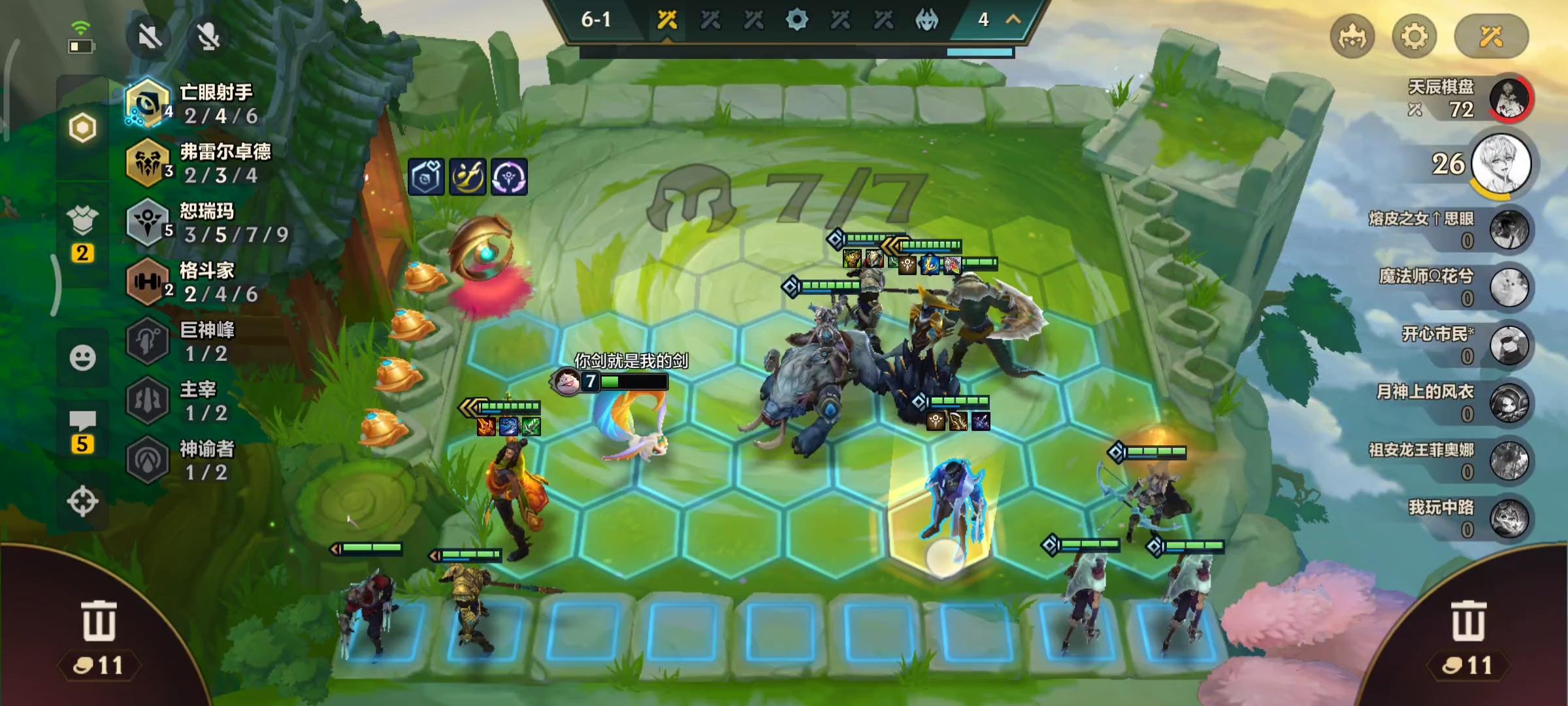Open the settings gear menu
This screenshot has height=706, width=1568.
[x=1414, y=37]
